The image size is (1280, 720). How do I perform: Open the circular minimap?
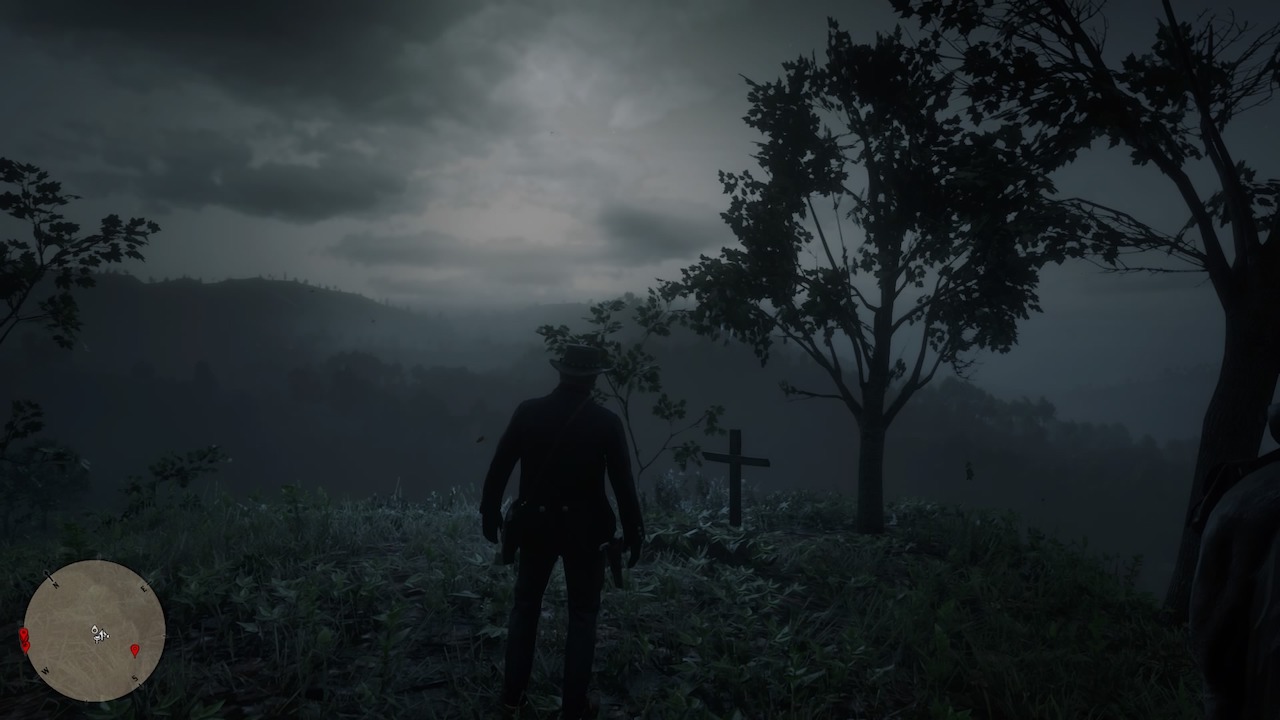(94, 630)
